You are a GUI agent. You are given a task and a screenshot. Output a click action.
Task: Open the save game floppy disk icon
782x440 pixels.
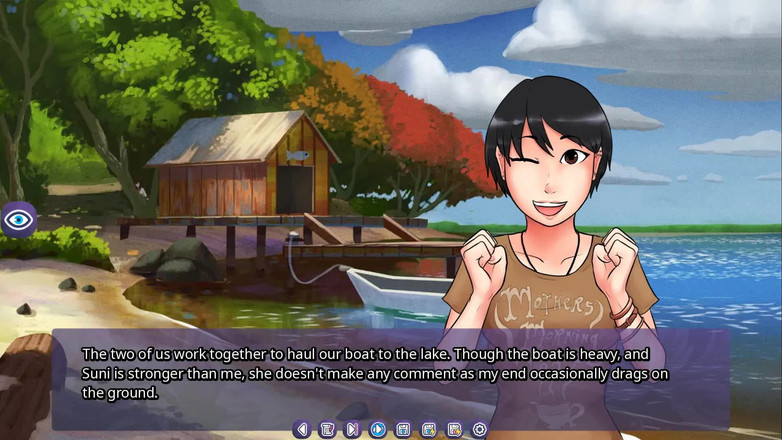(x=403, y=429)
